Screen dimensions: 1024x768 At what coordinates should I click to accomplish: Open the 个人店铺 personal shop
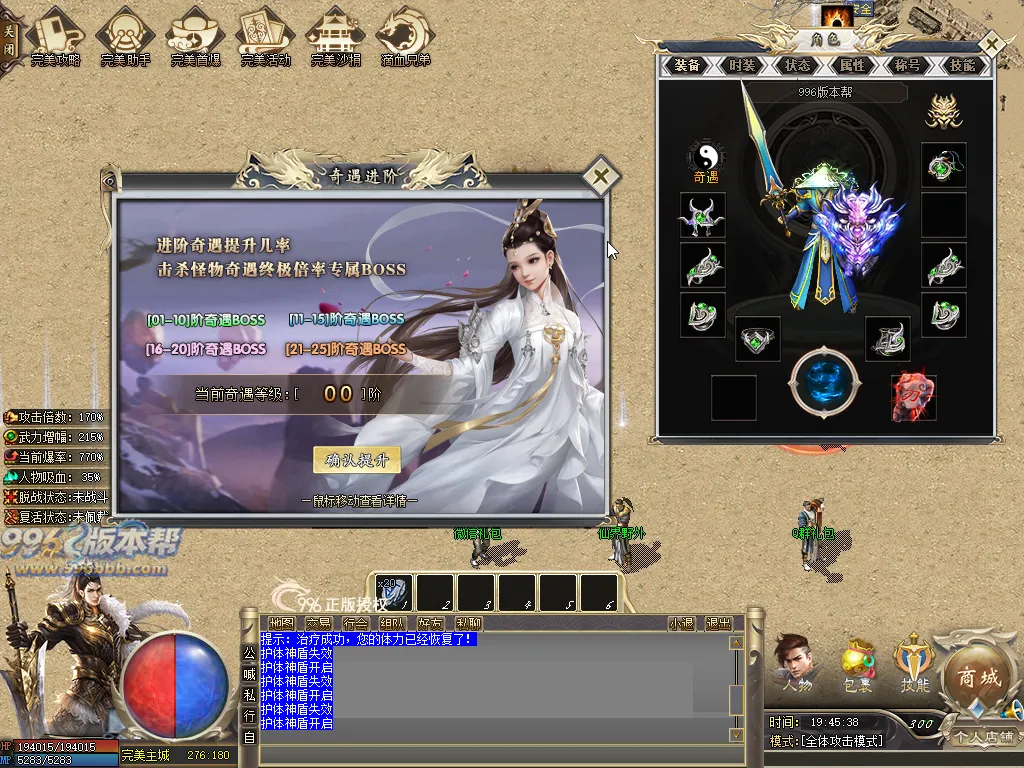click(x=982, y=737)
